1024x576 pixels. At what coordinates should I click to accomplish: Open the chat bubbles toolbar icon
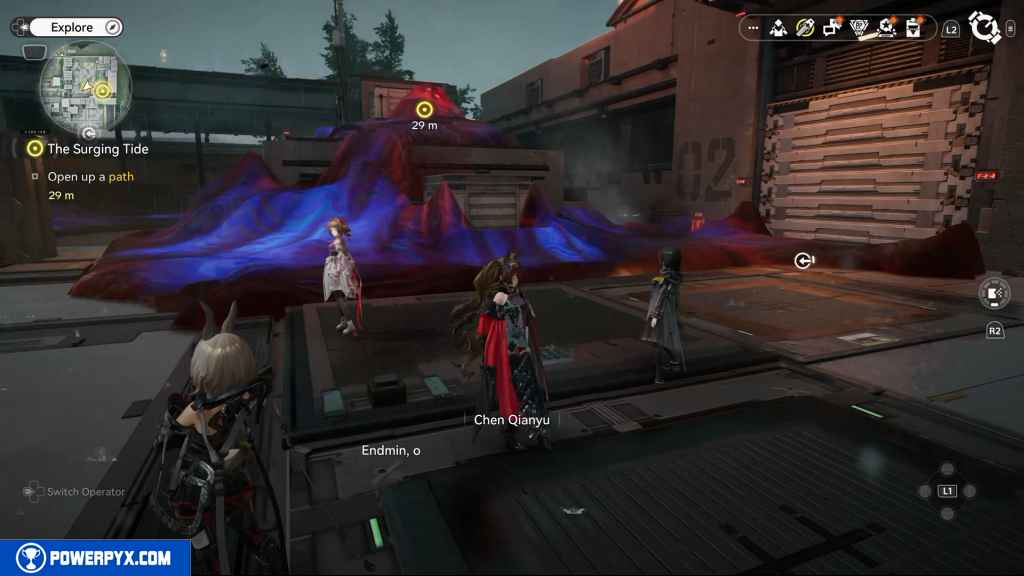pyautogui.click(x=832, y=28)
